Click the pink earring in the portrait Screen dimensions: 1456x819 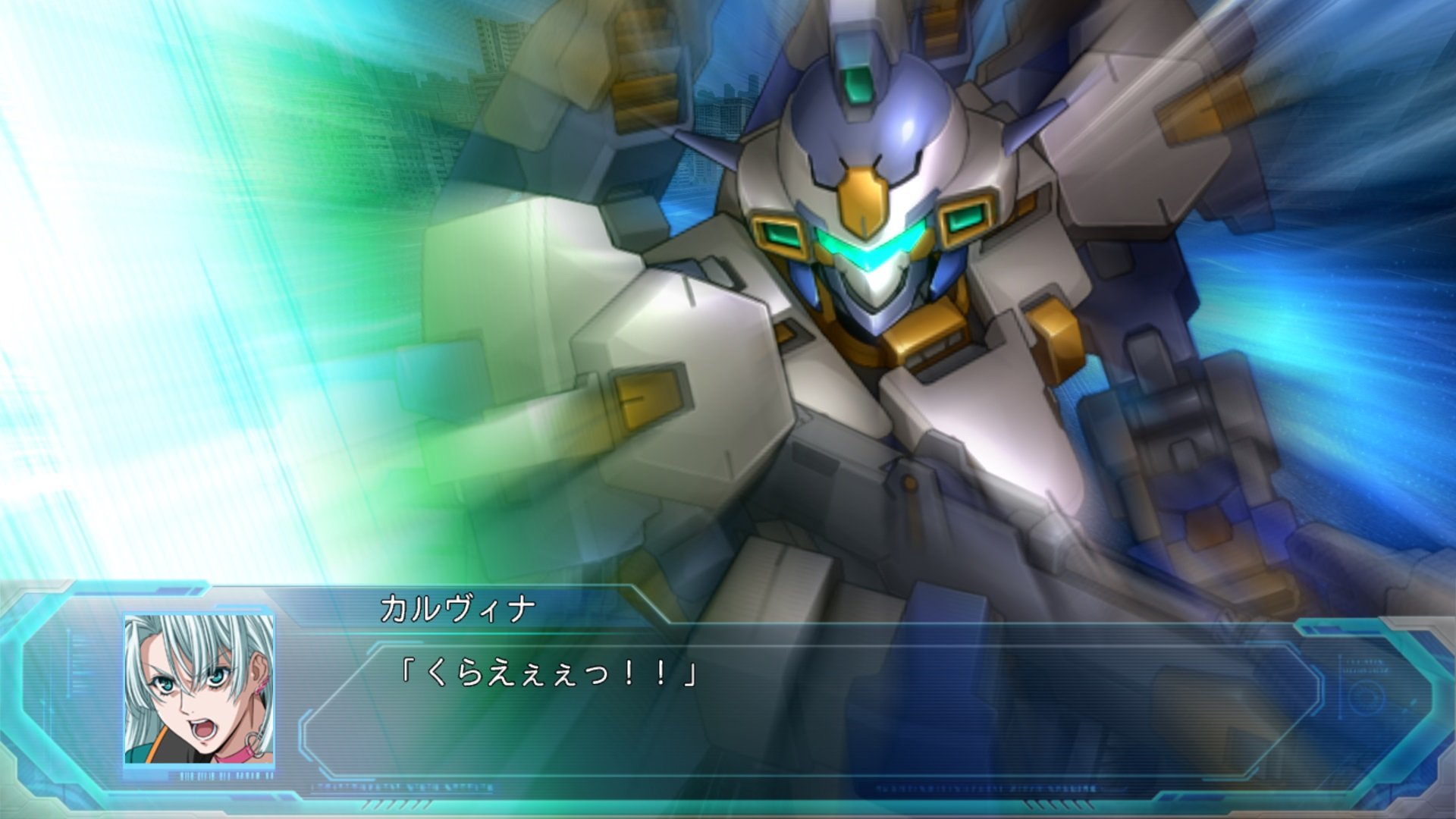click(257, 687)
